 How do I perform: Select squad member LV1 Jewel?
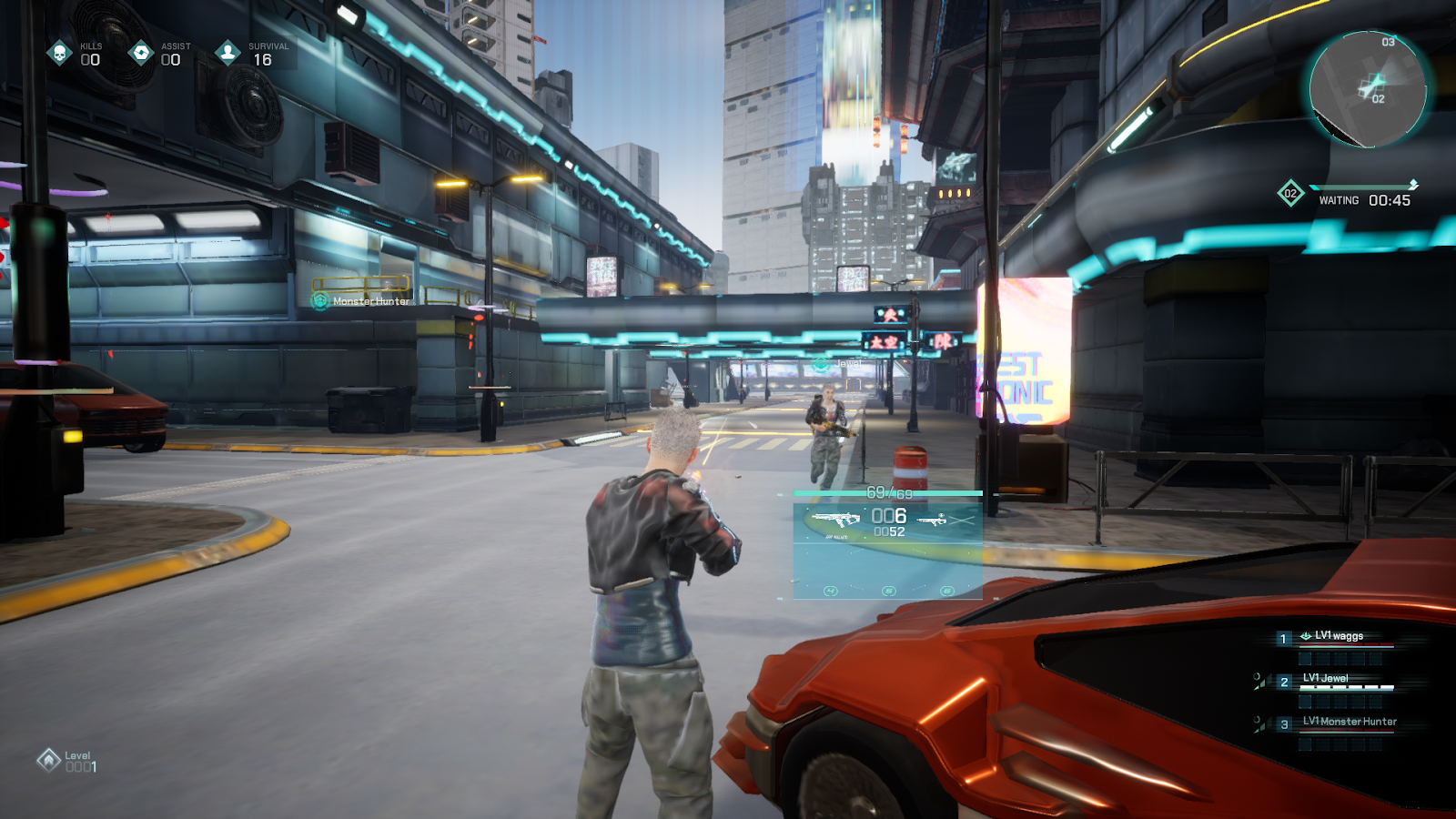point(1325,679)
